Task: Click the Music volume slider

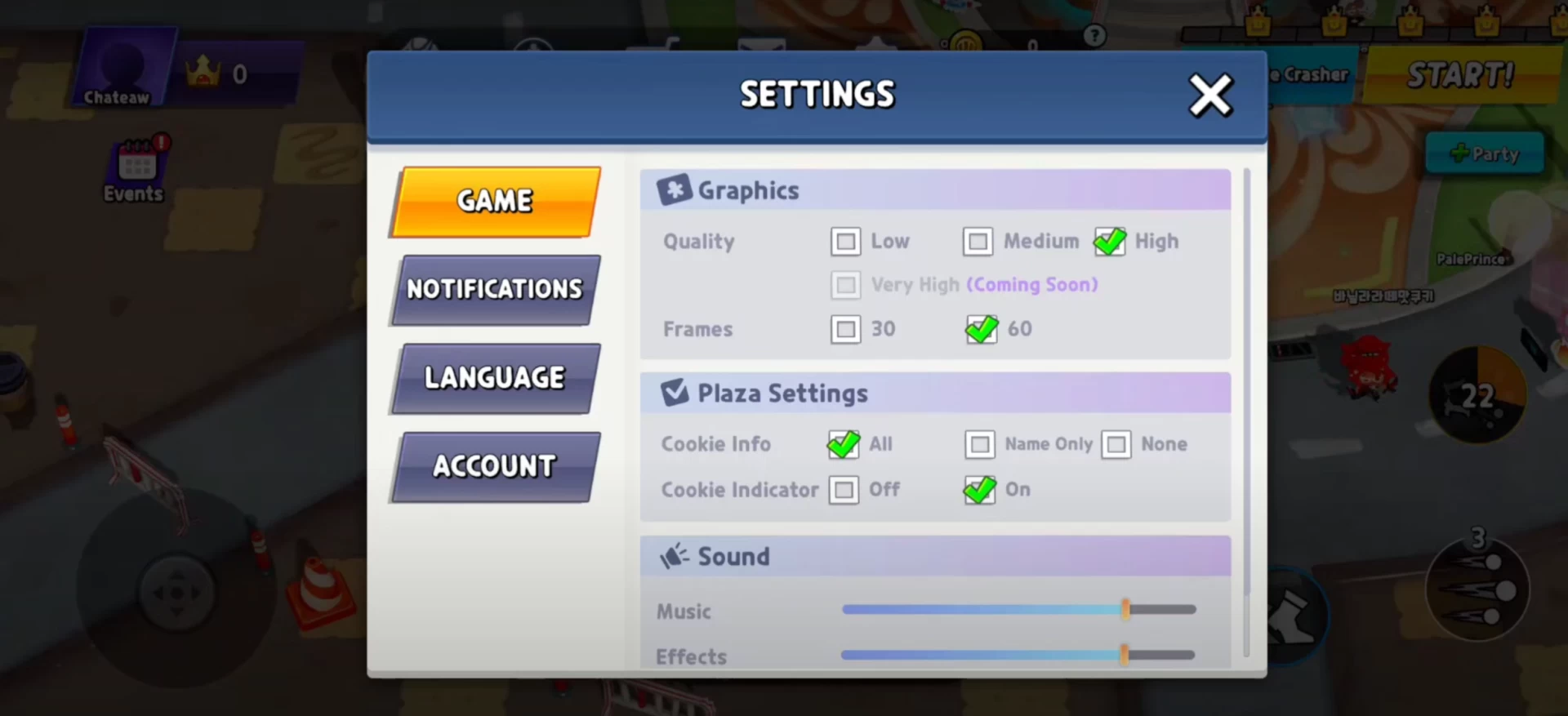Action: pyautogui.click(x=1125, y=609)
